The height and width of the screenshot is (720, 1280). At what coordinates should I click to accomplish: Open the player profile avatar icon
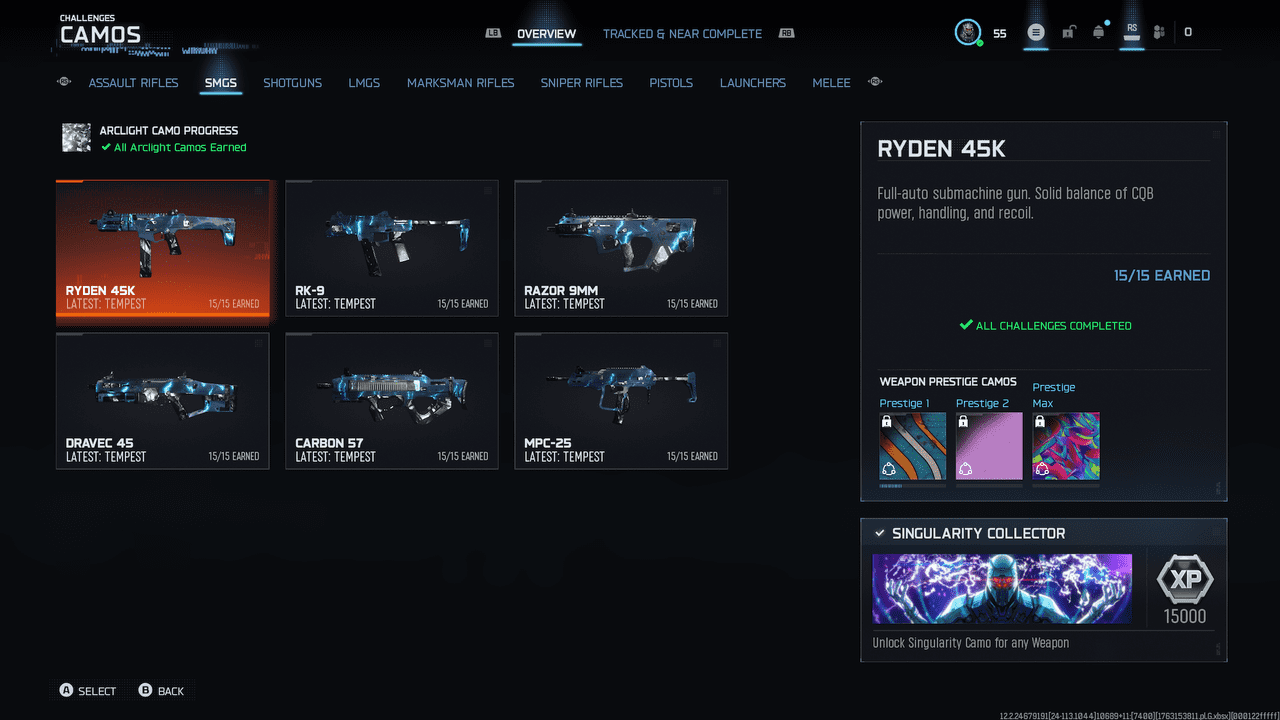(x=966, y=31)
